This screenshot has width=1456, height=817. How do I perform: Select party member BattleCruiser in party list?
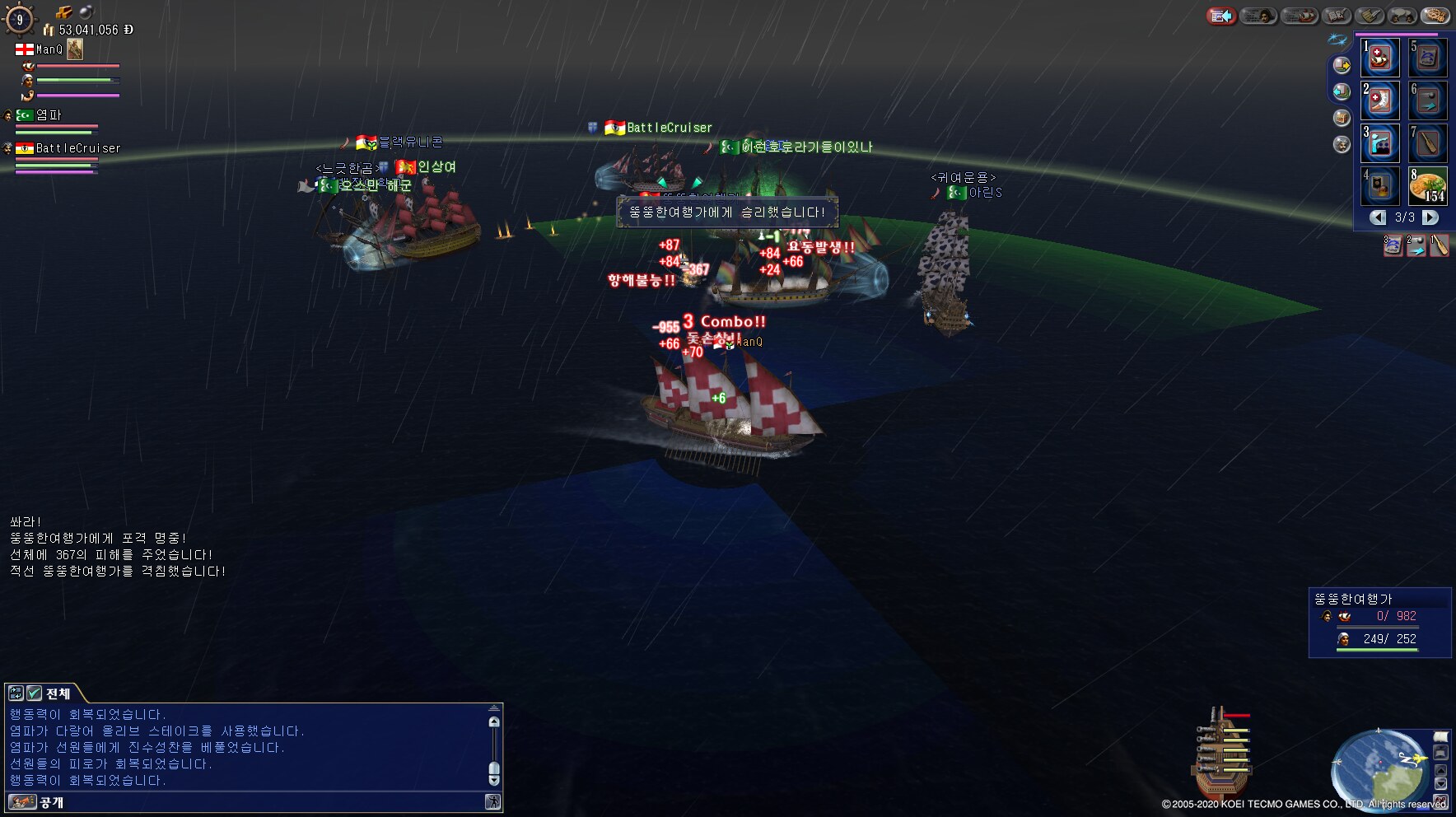coord(77,148)
